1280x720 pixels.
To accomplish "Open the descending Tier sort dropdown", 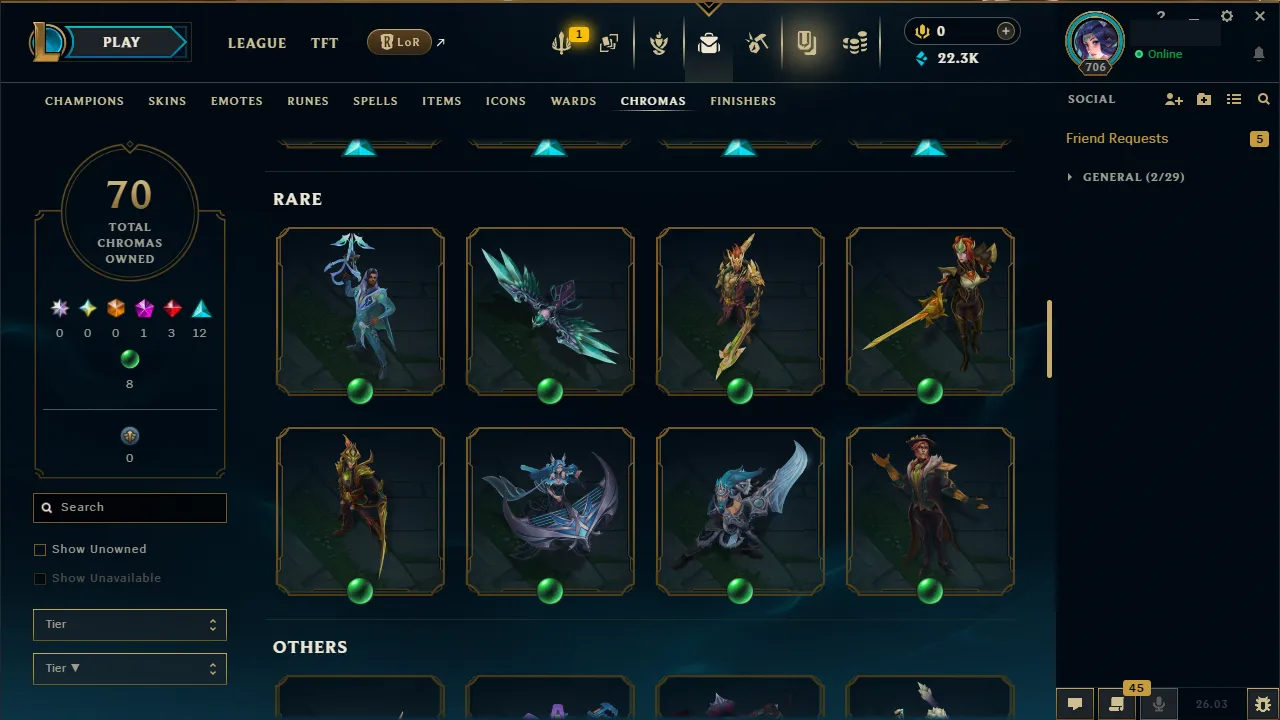I will [x=129, y=668].
